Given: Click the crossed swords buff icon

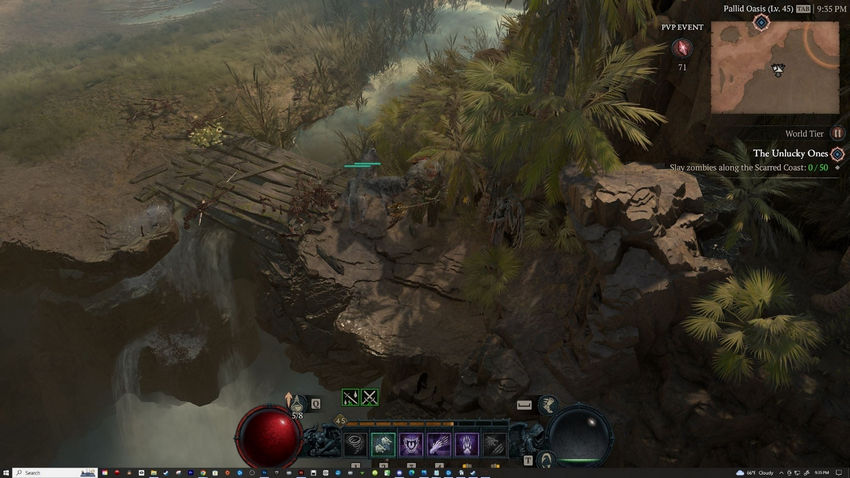Looking at the screenshot, I should coord(370,397).
